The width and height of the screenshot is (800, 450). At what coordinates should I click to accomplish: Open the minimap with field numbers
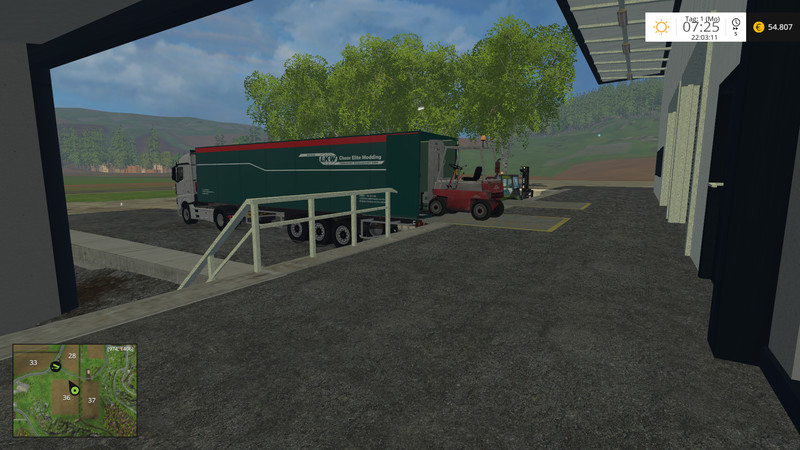(75, 390)
